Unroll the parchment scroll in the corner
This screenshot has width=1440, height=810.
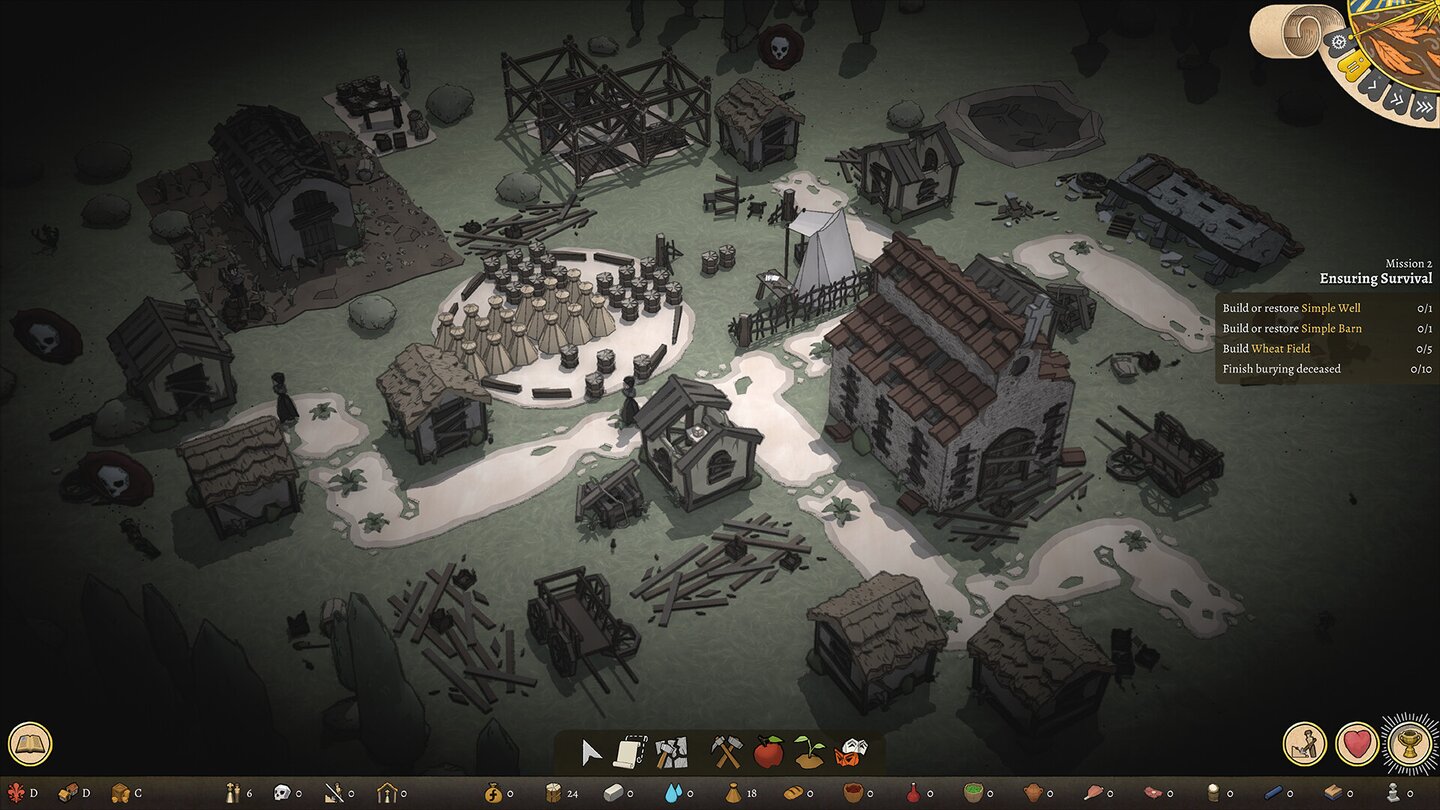pos(1285,30)
